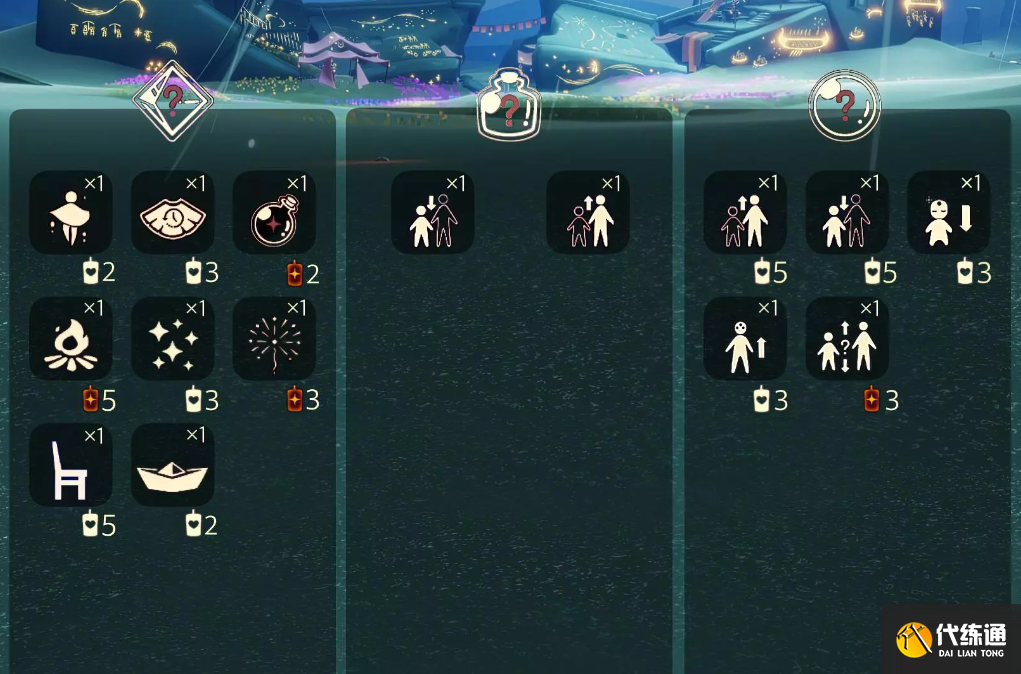
Task: Pick the chair prop item
Action: pos(71,464)
